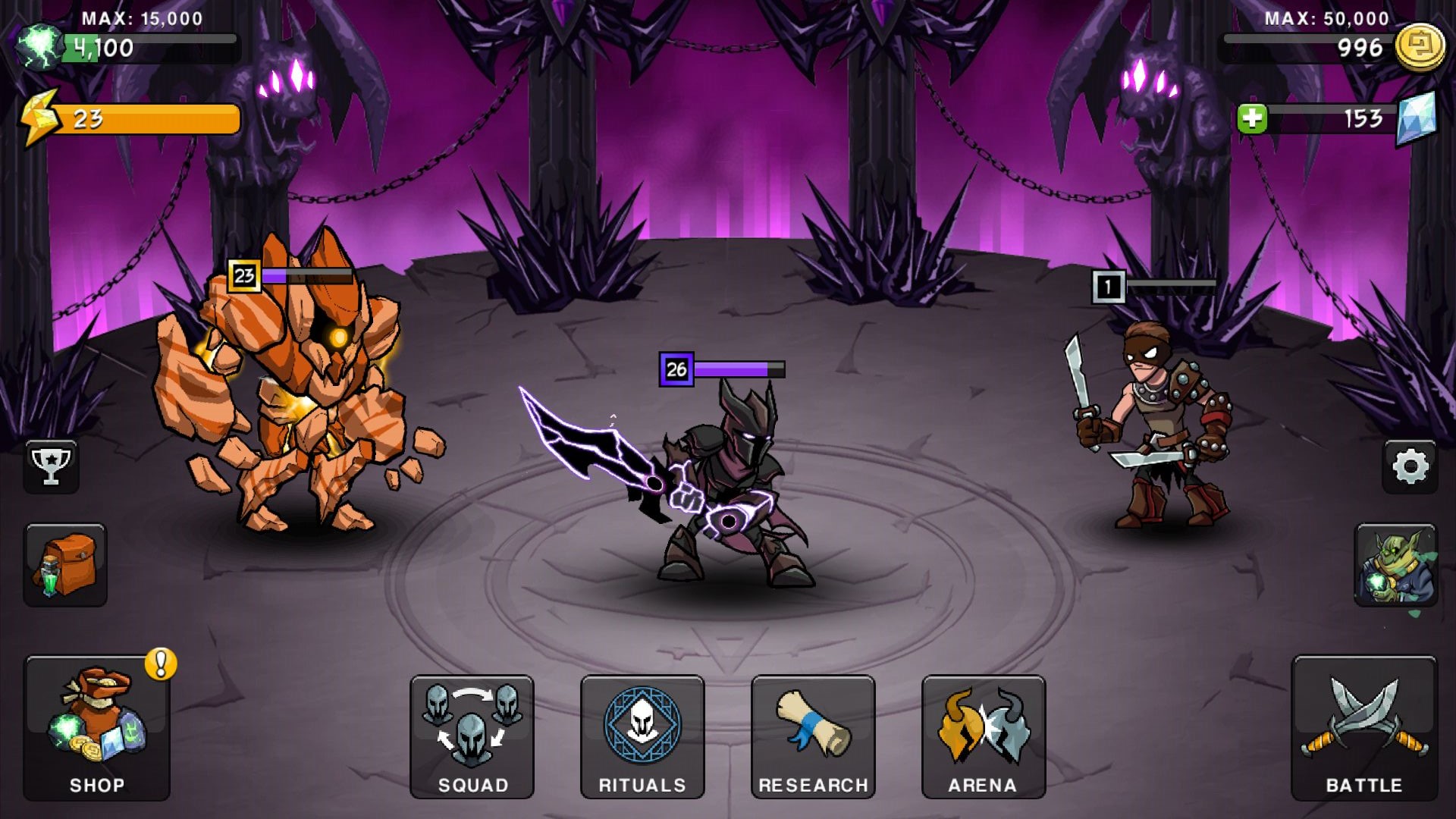Tap the green soul orb resource icon
The image size is (1456, 819).
point(39,45)
